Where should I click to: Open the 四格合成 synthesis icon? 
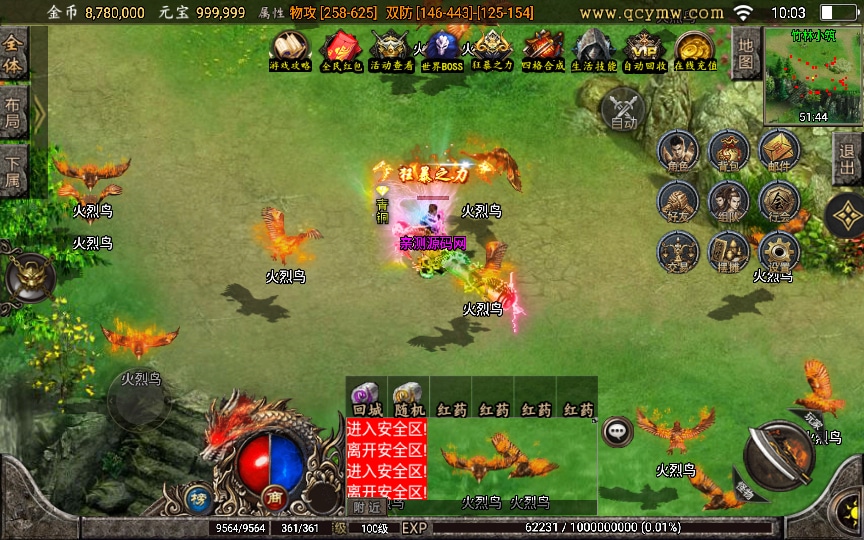[x=543, y=51]
